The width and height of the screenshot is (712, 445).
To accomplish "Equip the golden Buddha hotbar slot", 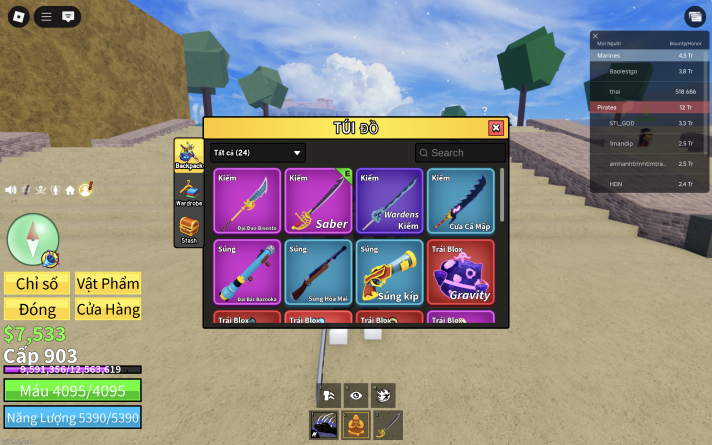I will point(355,424).
